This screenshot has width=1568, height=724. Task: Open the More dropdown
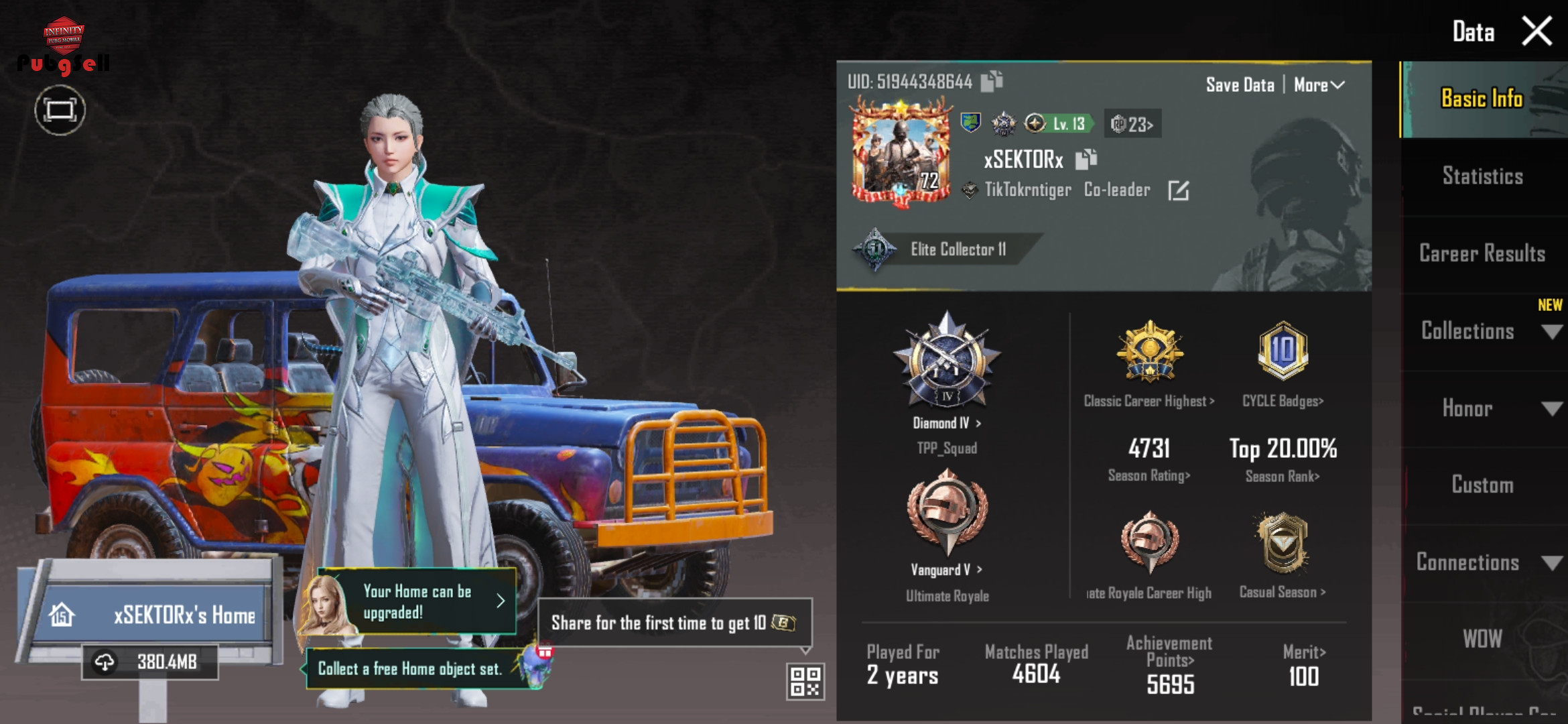click(x=1319, y=85)
